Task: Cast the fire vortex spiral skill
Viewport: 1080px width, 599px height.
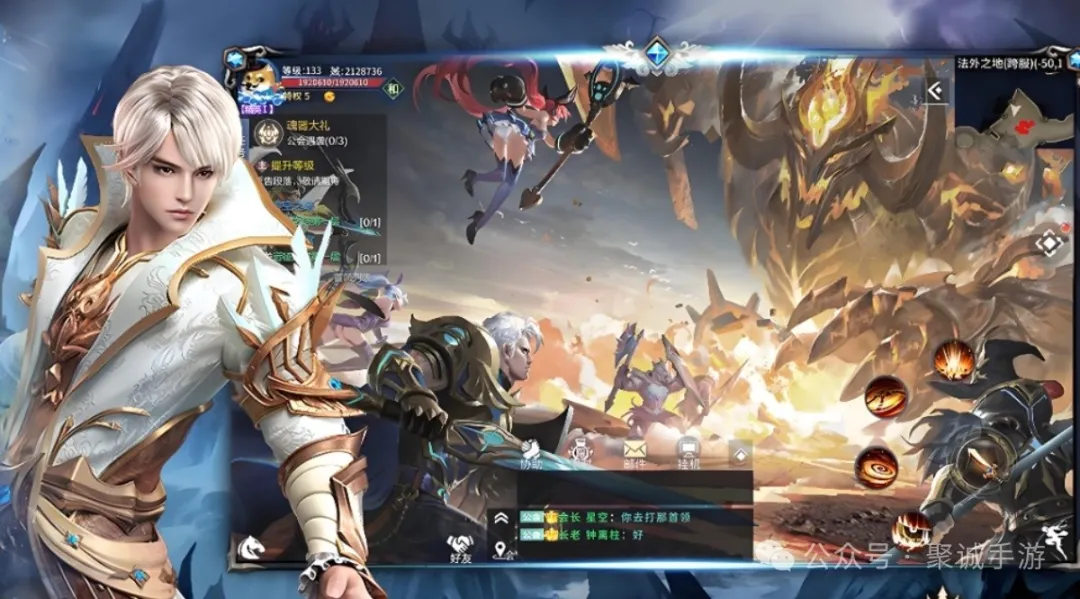Action: [x=876, y=467]
